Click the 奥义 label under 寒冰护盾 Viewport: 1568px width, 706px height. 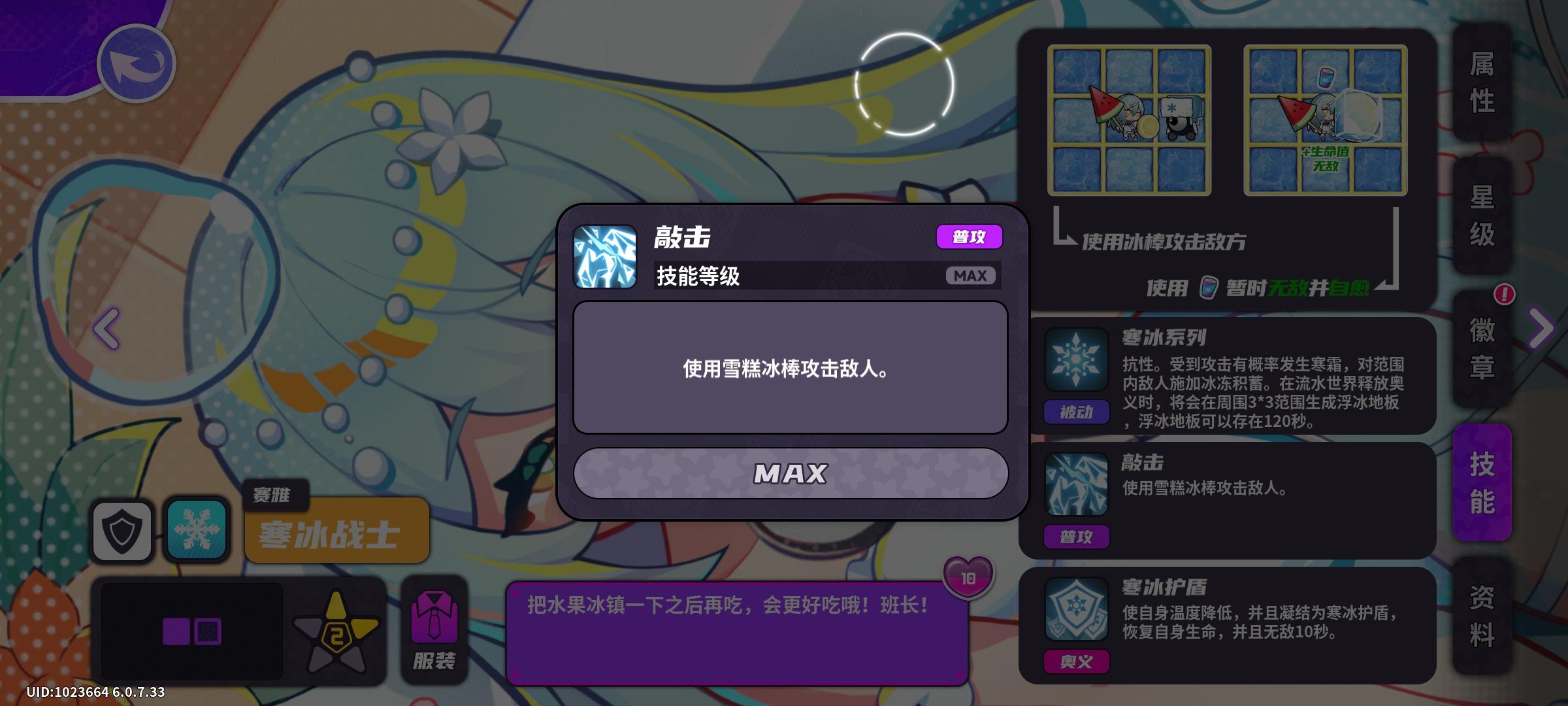(x=1076, y=661)
